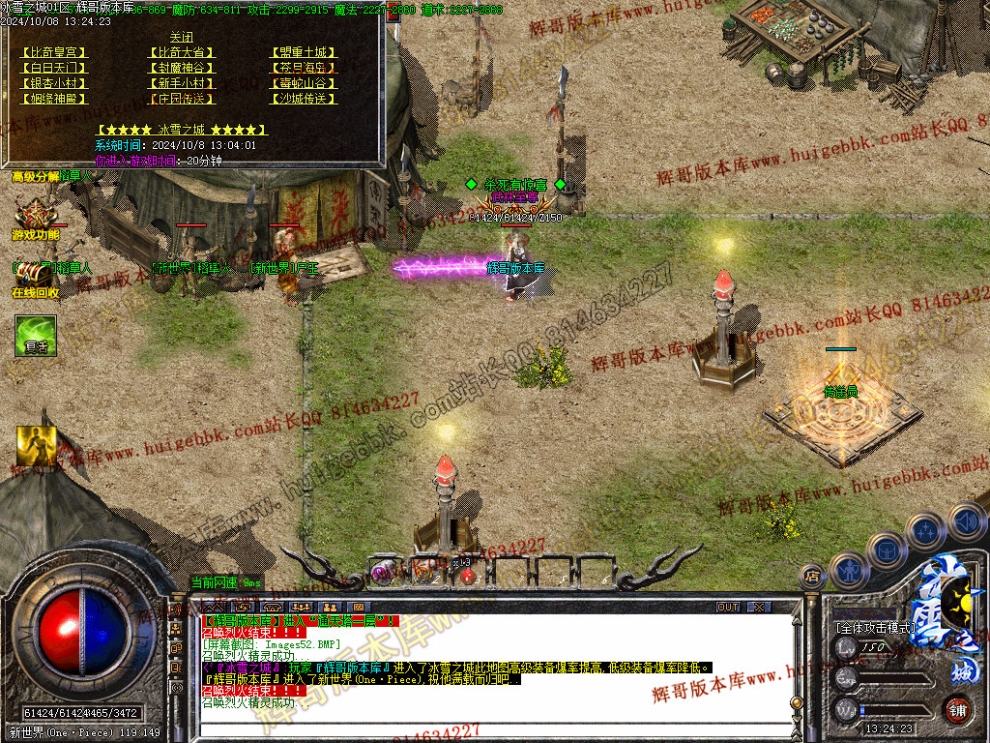Teleport to 新手小村
The image size is (990, 743).
pyautogui.click(x=181, y=84)
